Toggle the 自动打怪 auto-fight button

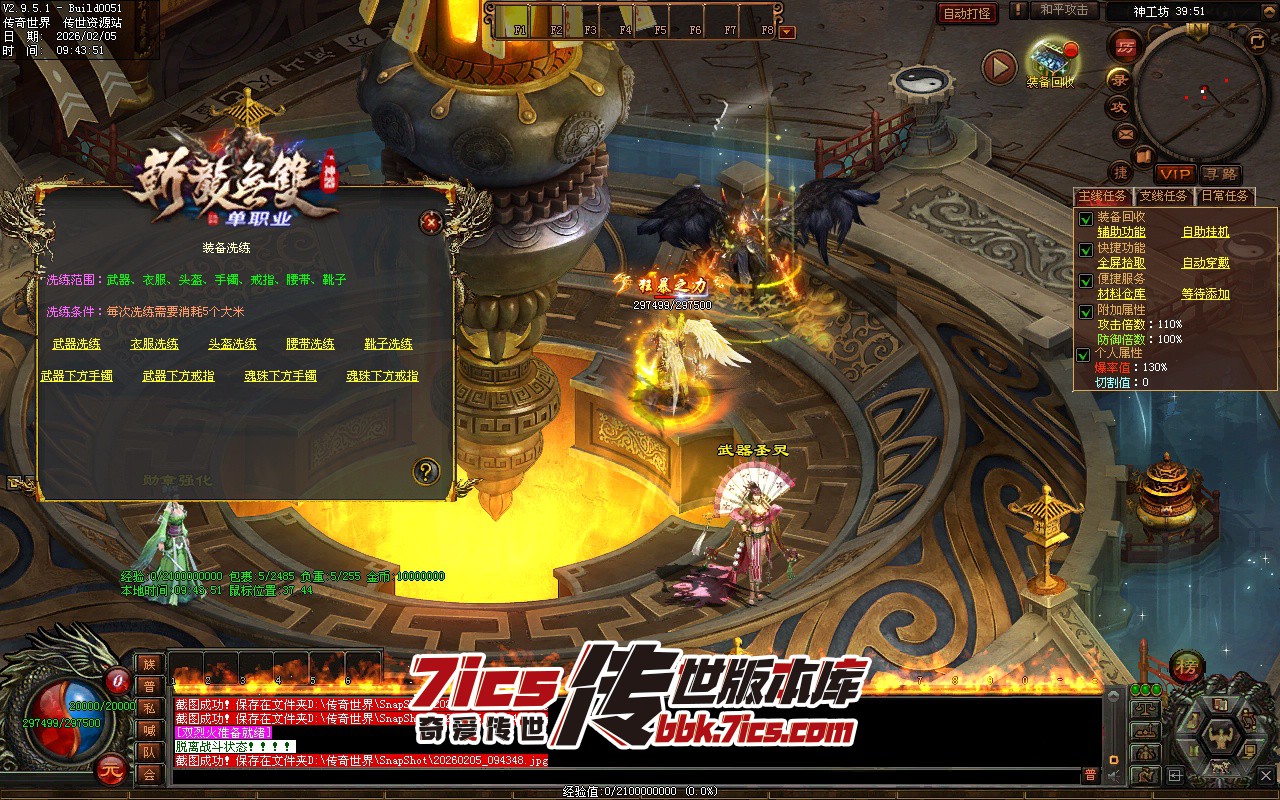click(968, 13)
